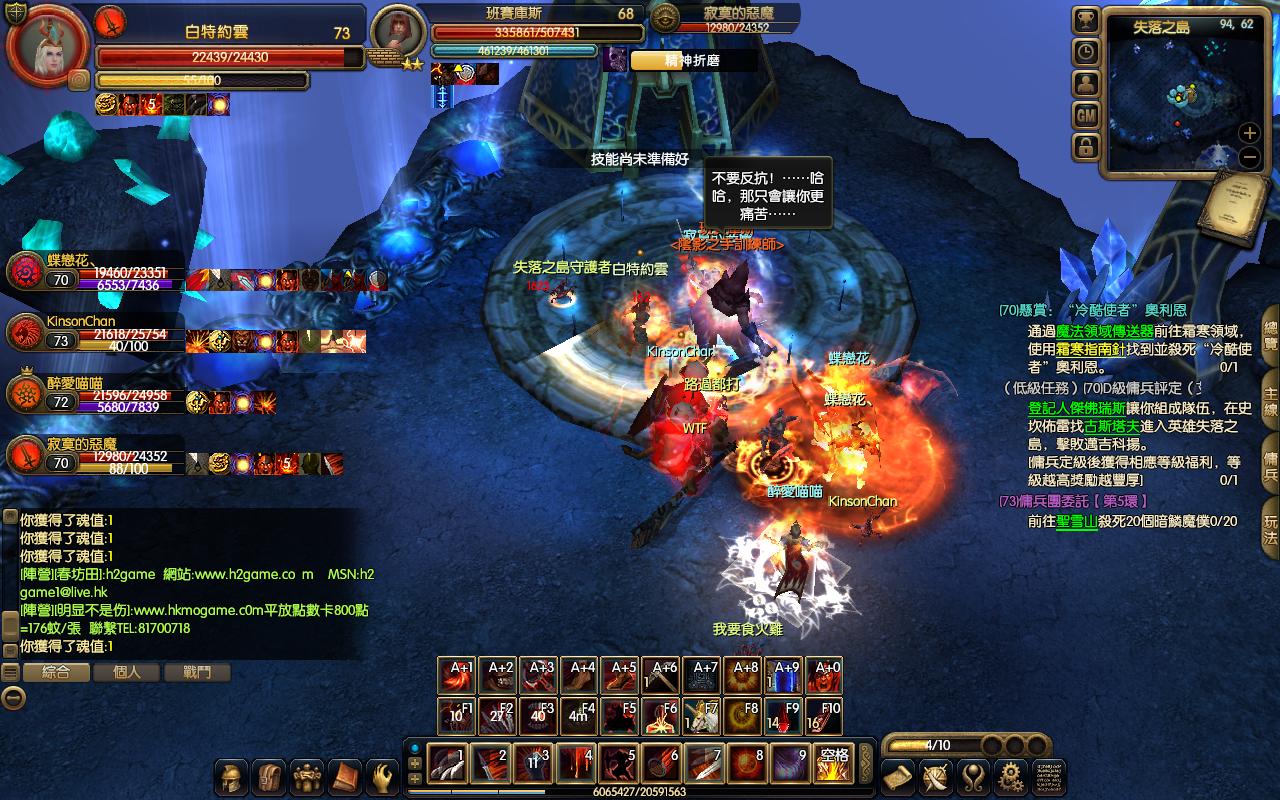Zoom in the minimap with plus button

pos(1249,133)
